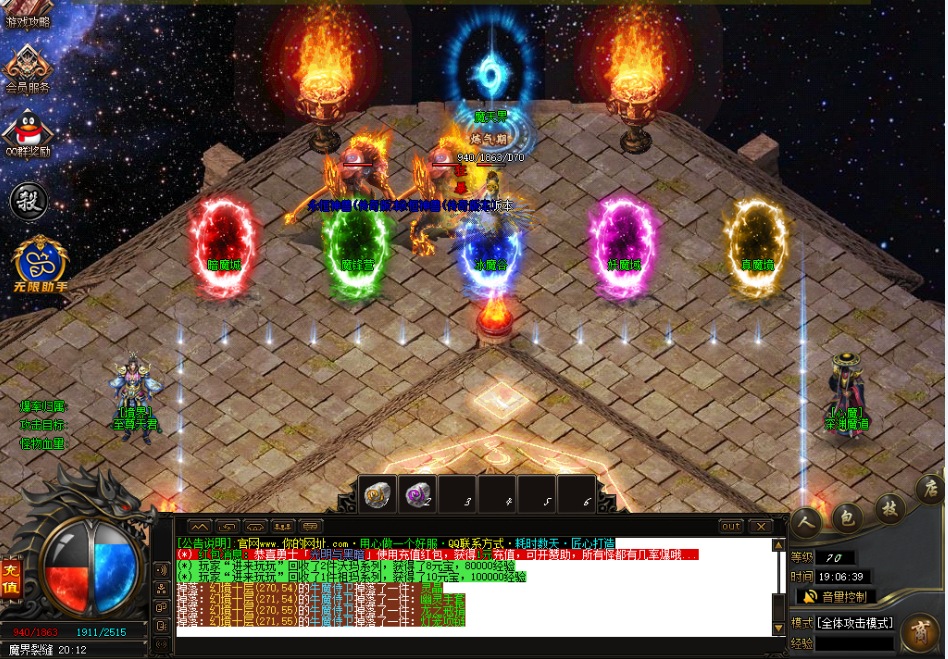948x659 pixels.
Task: Click the large 商 mall button
Action: [x=918, y=633]
